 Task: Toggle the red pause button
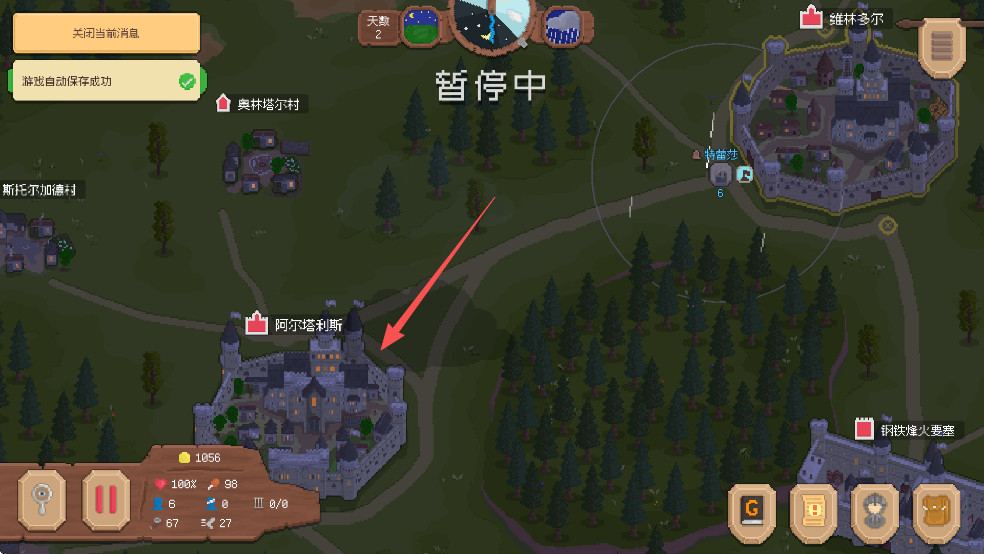[106, 497]
